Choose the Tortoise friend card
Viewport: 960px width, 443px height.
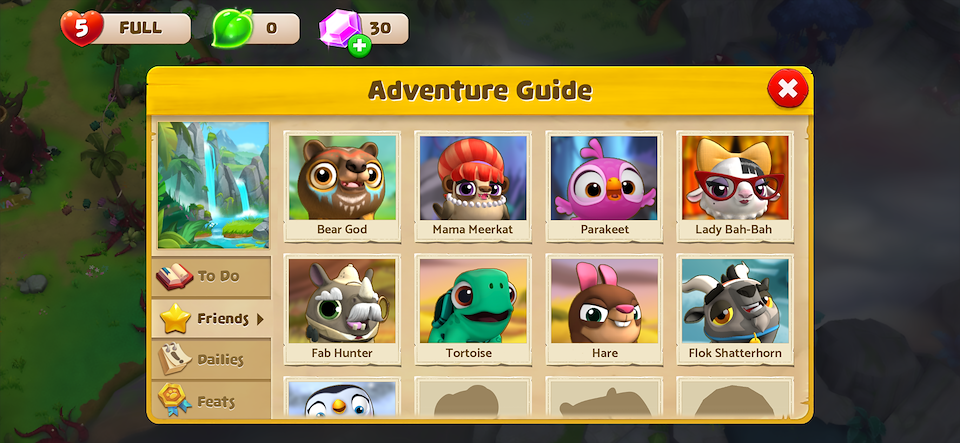473,310
